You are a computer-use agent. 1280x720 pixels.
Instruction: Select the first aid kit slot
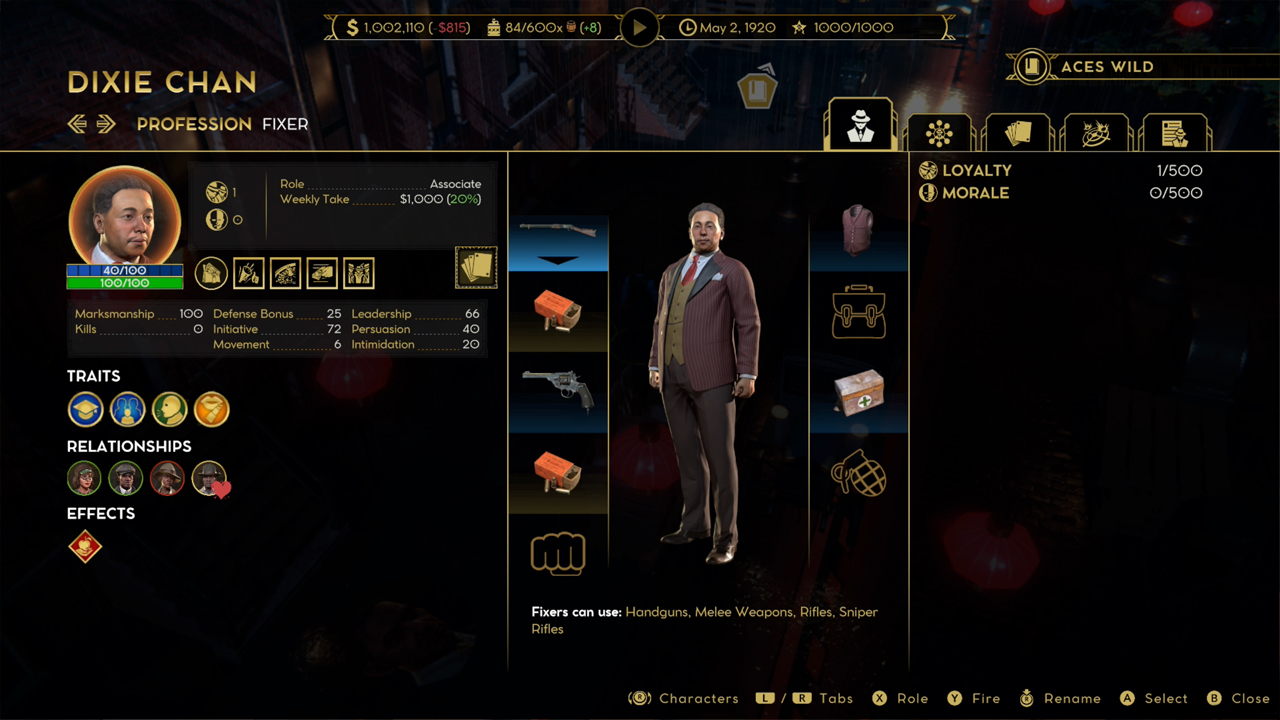858,393
